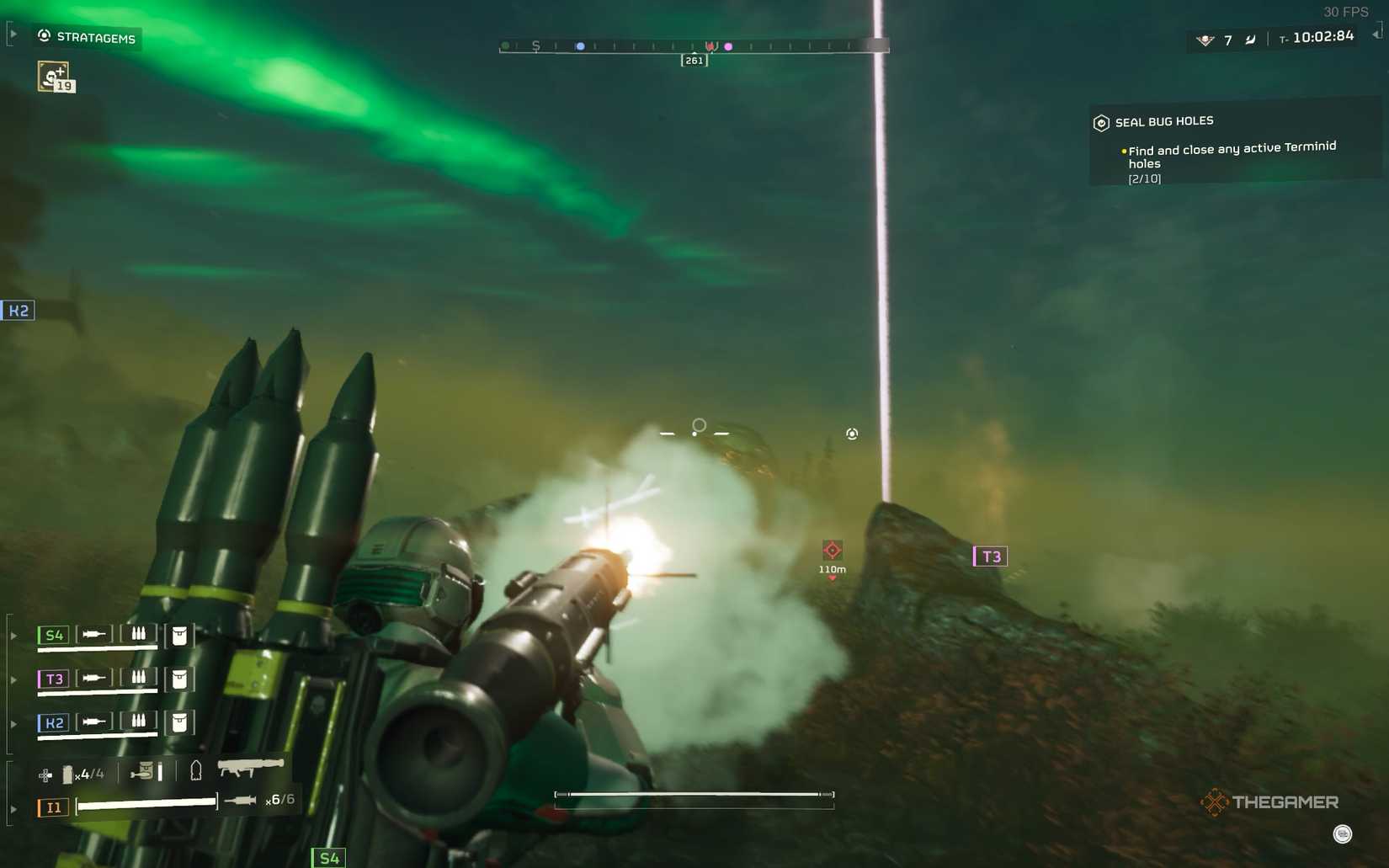Click the Seal Bug Holes hexagon objective icon
The image size is (1389, 868).
(1101, 122)
